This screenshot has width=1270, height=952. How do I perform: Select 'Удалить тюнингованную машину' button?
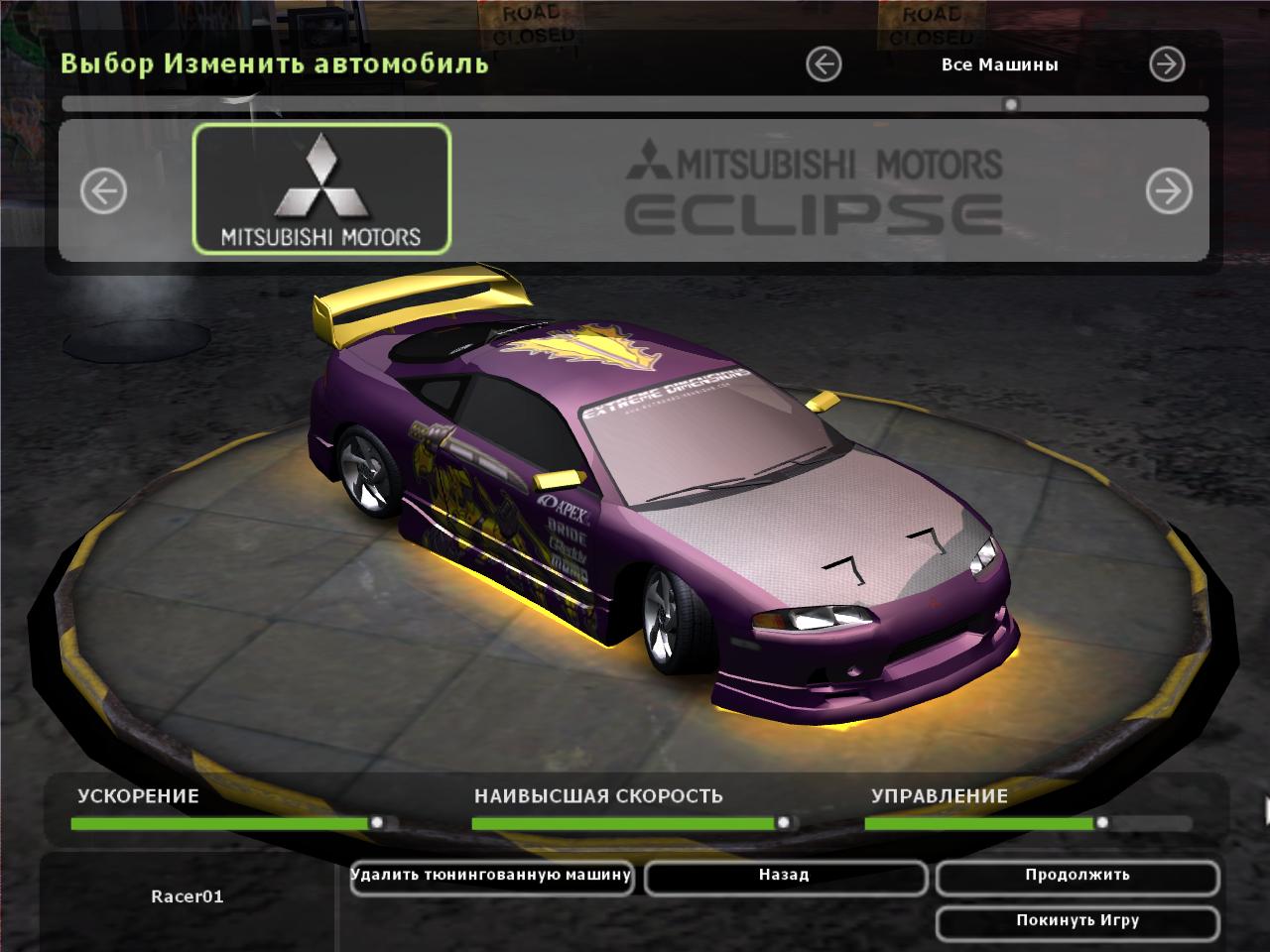(x=491, y=877)
